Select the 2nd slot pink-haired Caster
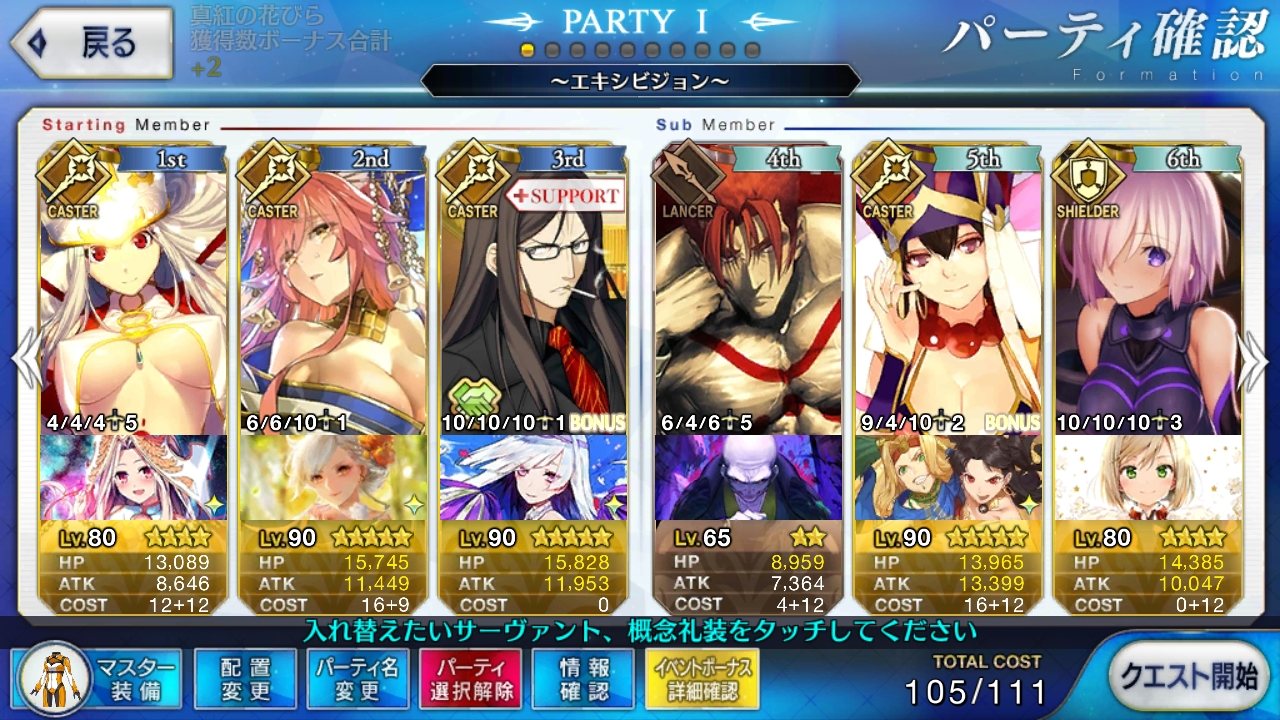This screenshot has width=1280, height=720. (333, 290)
